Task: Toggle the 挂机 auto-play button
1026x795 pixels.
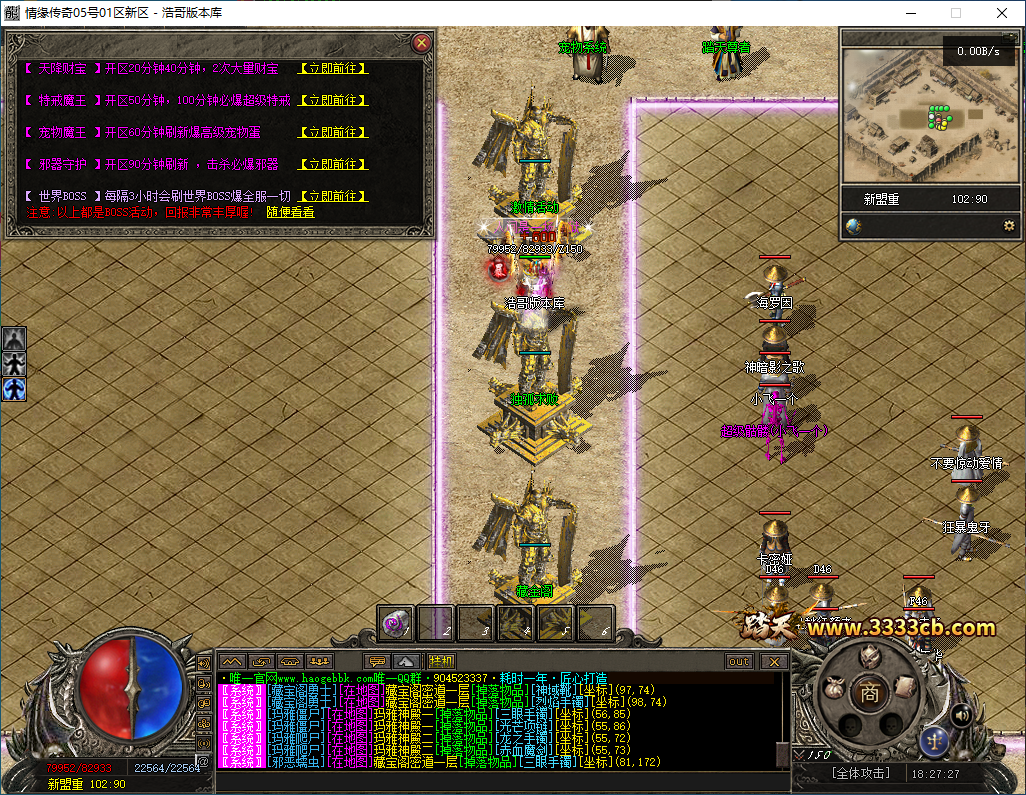Action: tap(441, 661)
